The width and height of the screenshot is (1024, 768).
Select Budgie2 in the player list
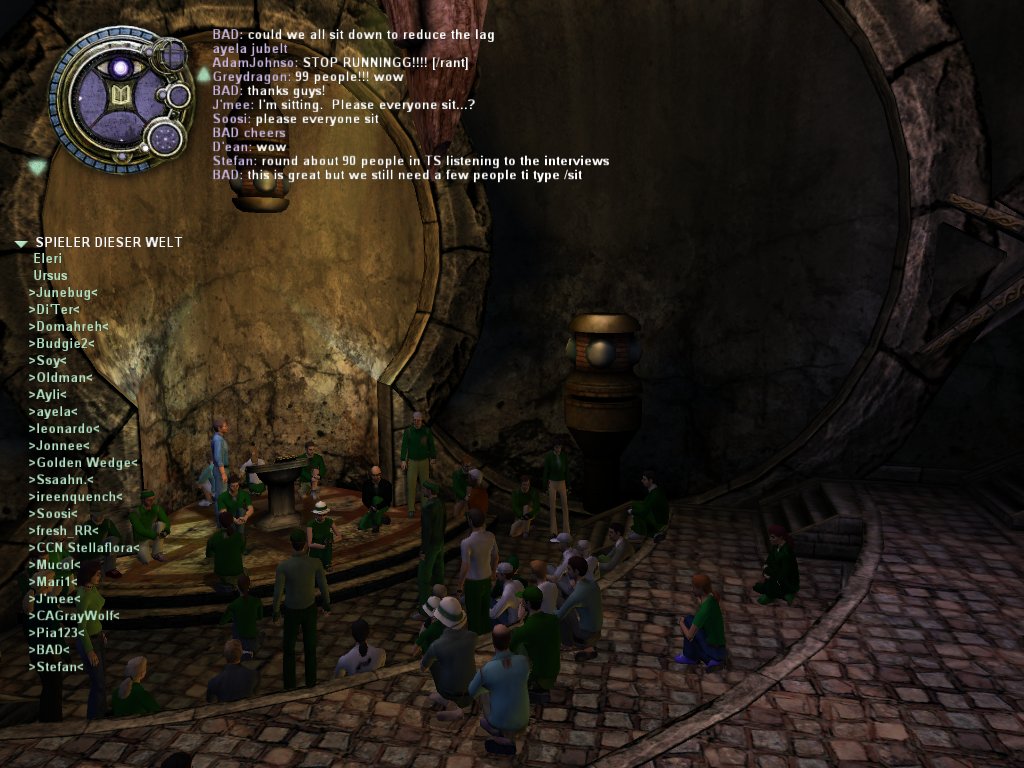(x=62, y=343)
